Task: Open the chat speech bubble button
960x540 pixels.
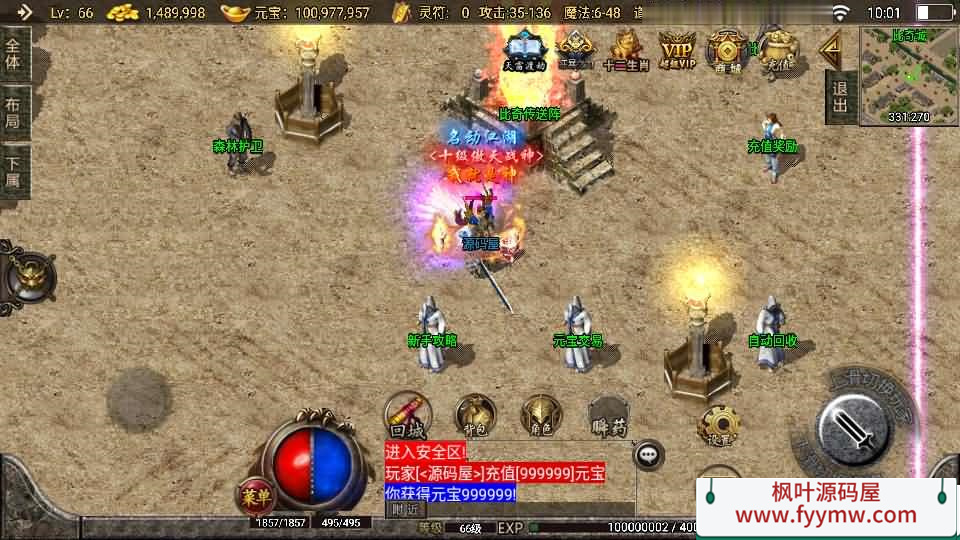Action: coord(650,454)
